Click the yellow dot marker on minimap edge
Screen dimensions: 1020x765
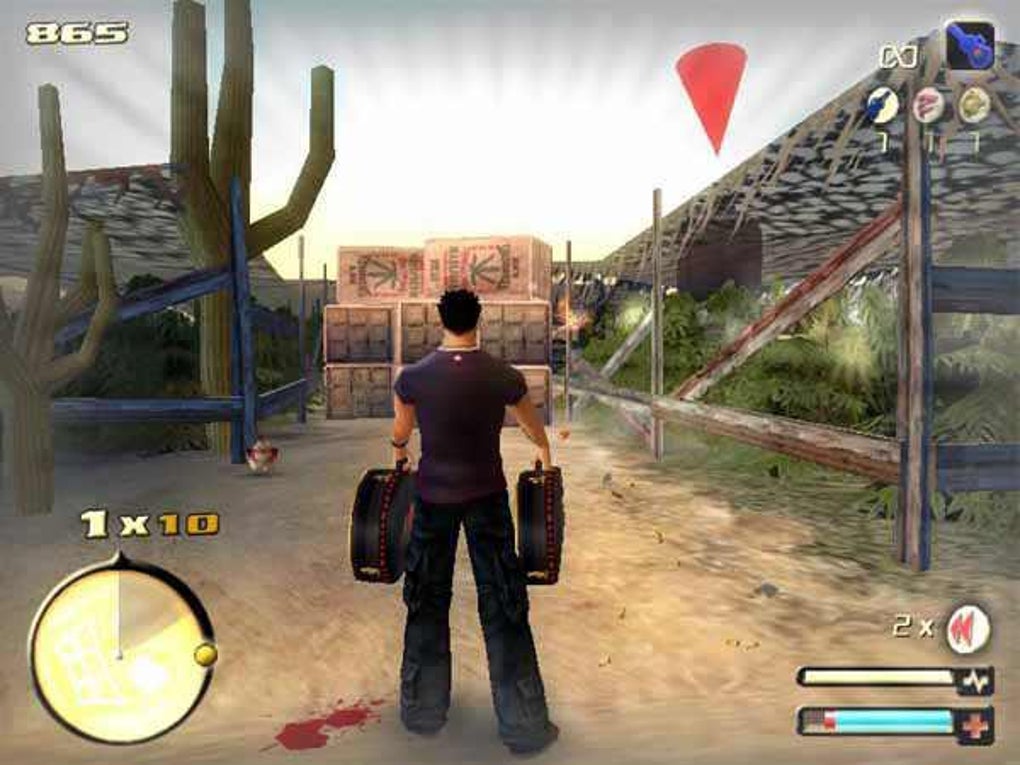coord(206,654)
